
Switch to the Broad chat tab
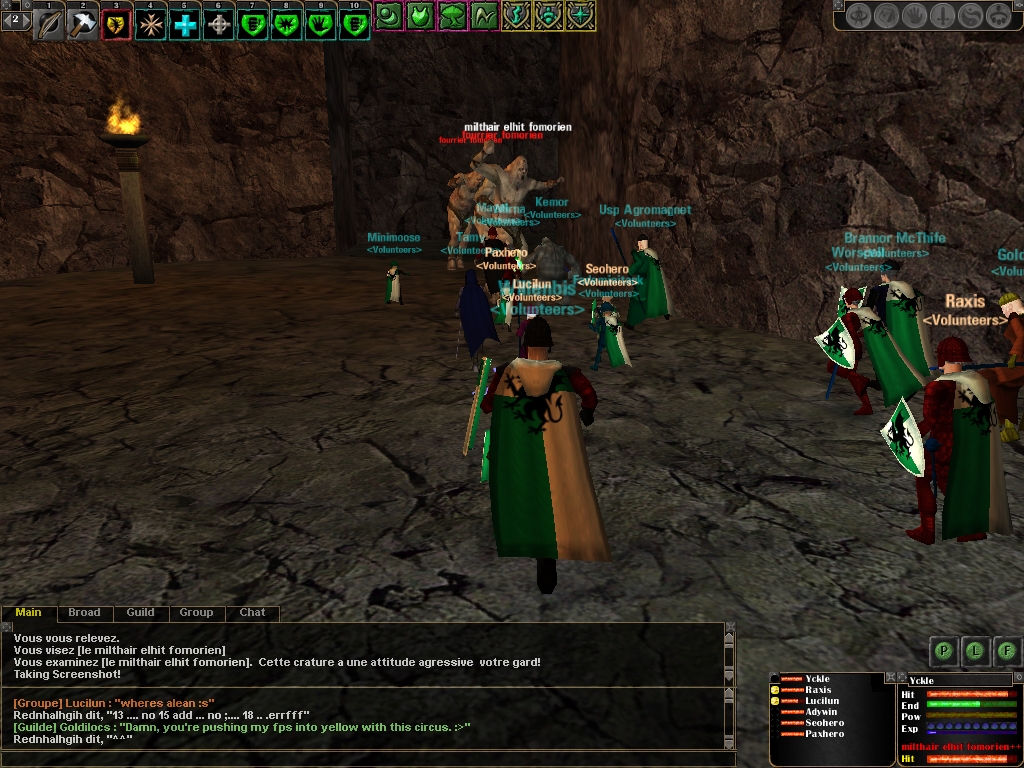pos(84,612)
